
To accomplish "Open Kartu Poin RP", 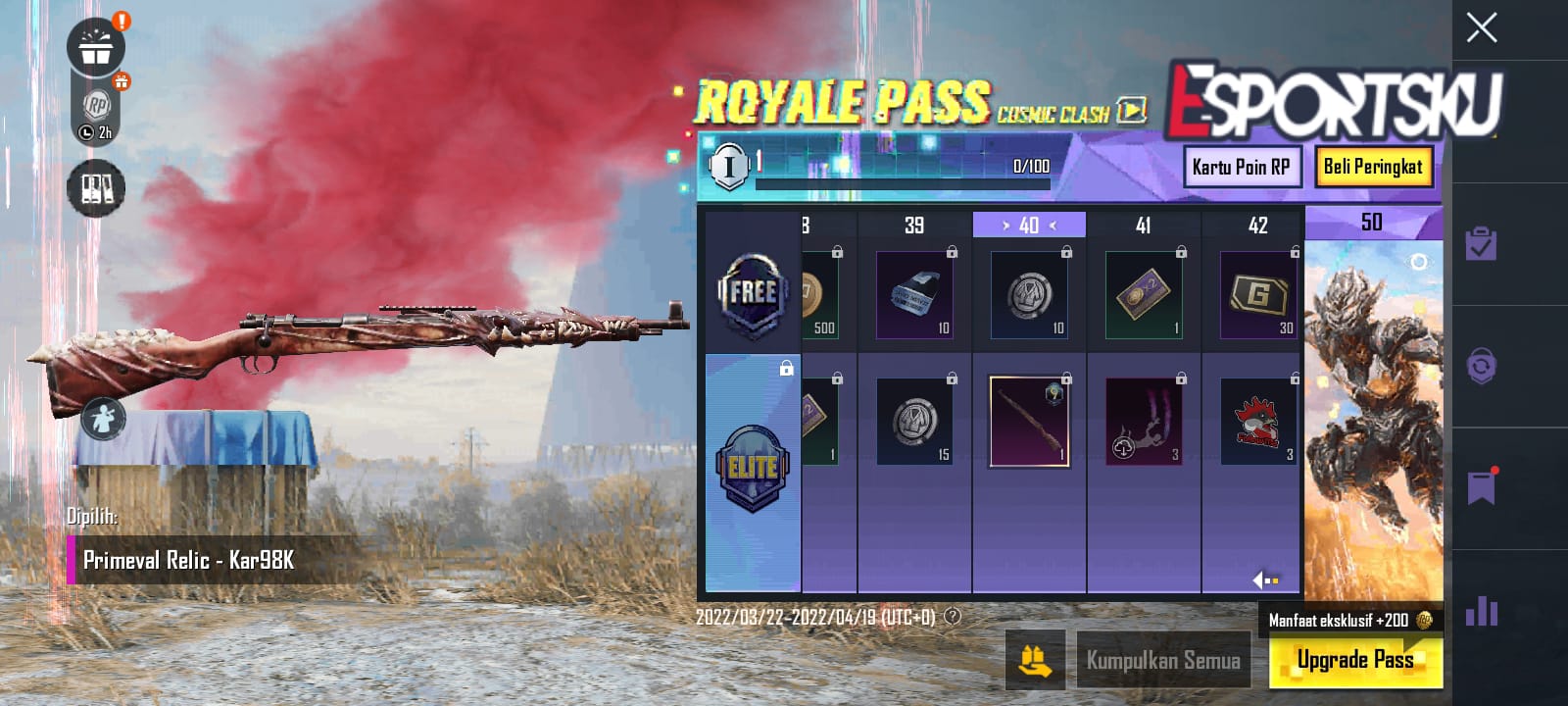I will pos(1243,167).
